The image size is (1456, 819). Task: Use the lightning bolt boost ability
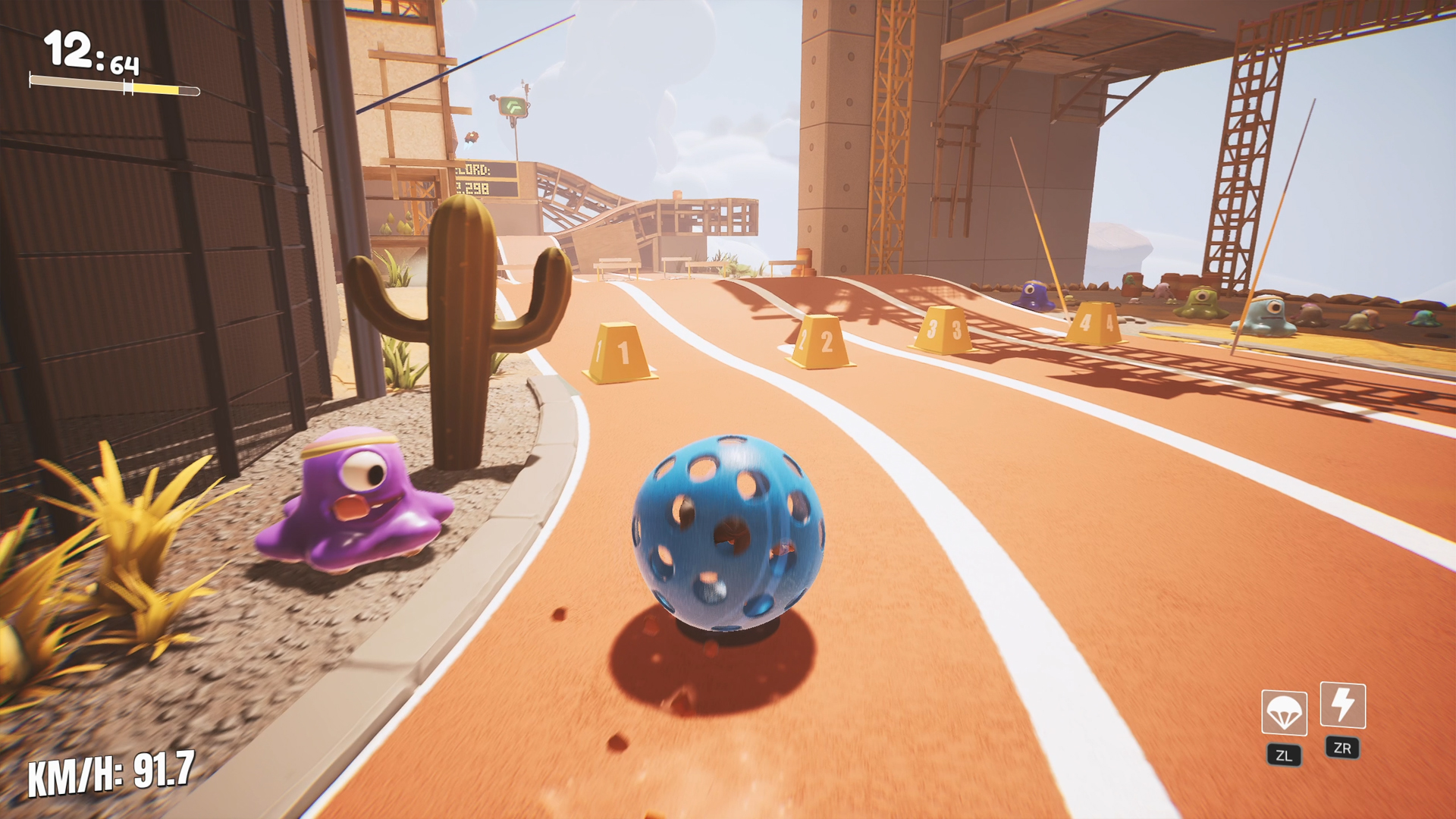point(1342,705)
